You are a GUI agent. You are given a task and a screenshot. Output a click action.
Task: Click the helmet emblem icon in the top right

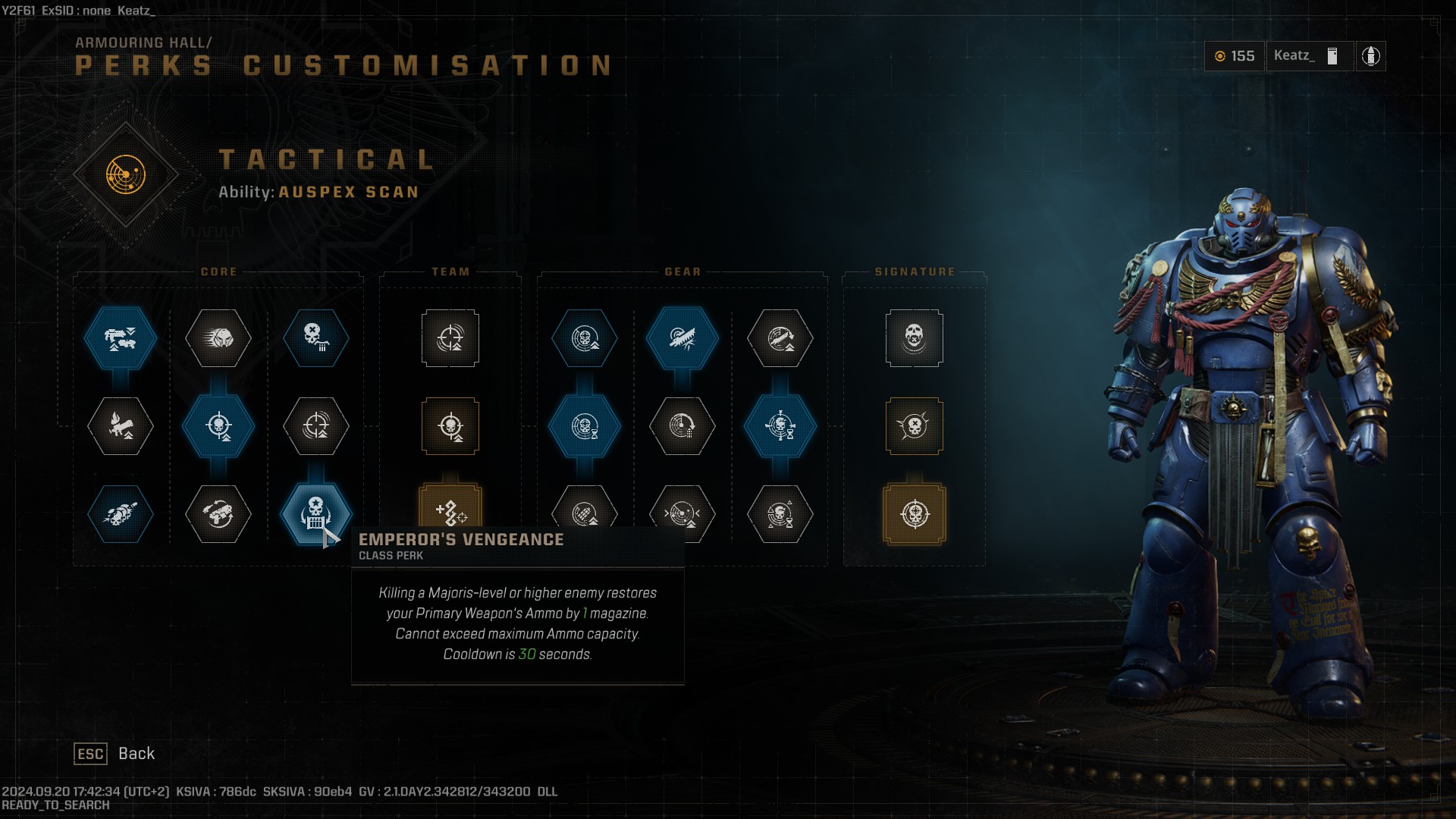(1371, 56)
